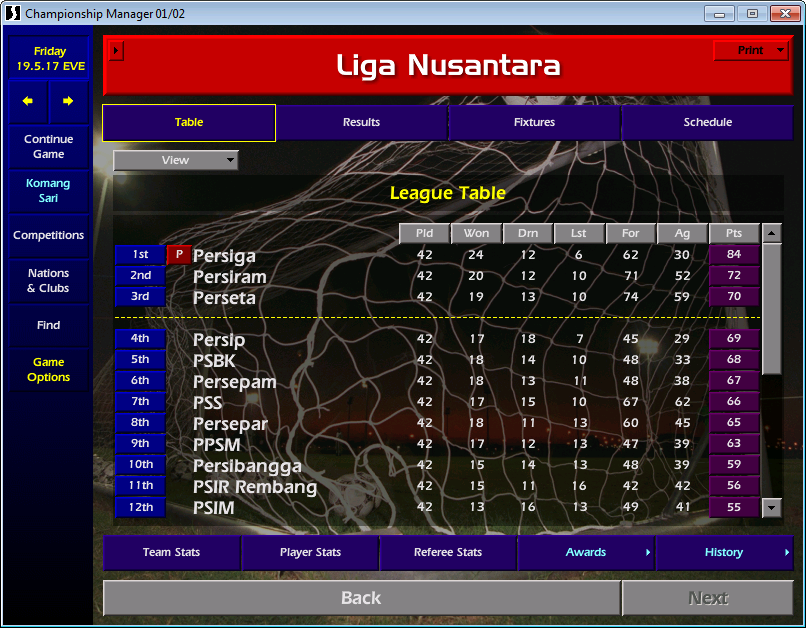
Task: Select manager Komang Sari
Action: [x=49, y=191]
